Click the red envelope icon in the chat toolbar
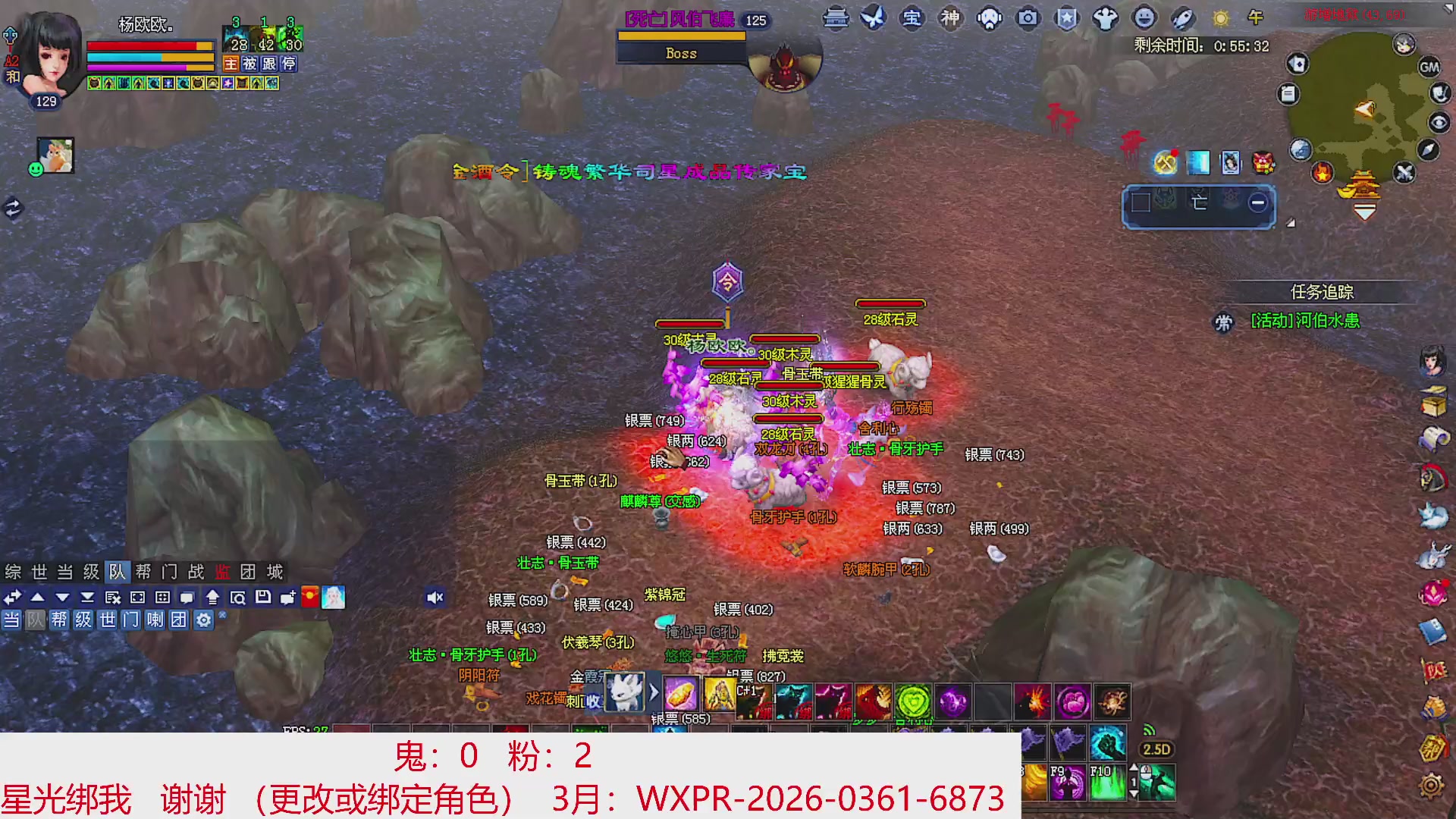The height and width of the screenshot is (819, 1456). pos(308,597)
